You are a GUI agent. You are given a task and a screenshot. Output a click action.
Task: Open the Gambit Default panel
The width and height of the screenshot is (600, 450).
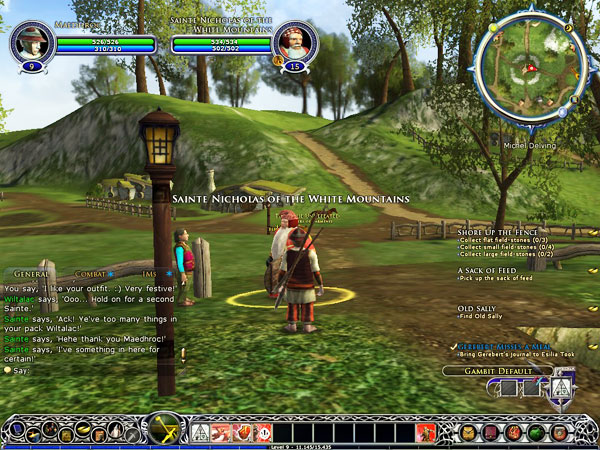[x=498, y=372]
